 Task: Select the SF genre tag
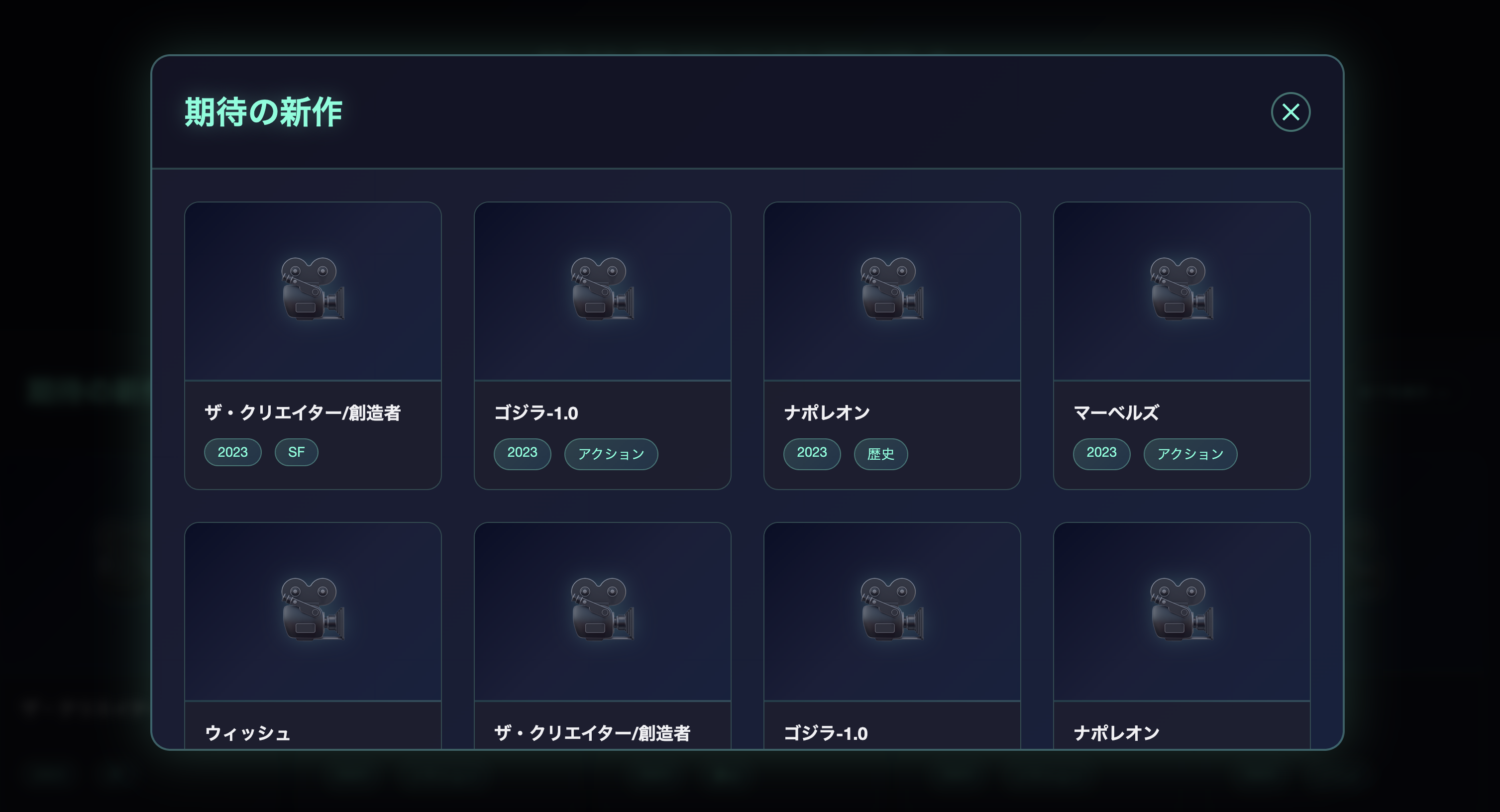(296, 452)
